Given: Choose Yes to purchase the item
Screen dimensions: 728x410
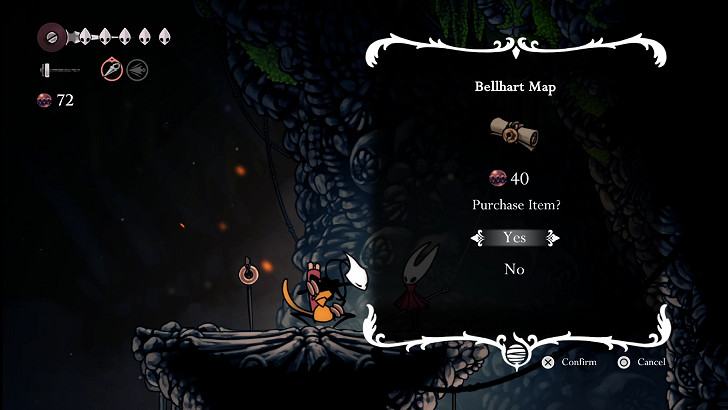Looking at the screenshot, I should tap(514, 238).
